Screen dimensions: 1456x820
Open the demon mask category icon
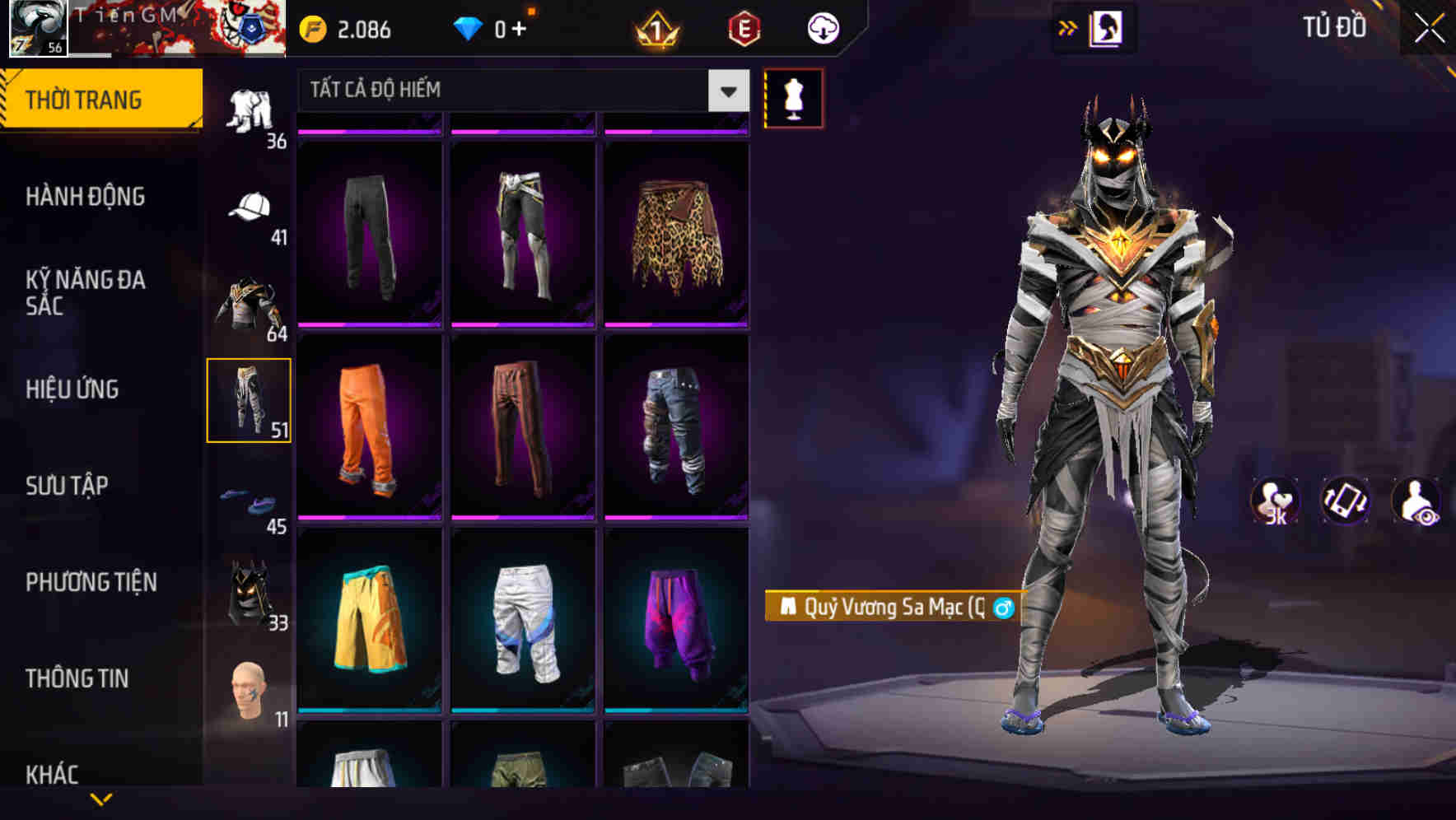tap(250, 592)
